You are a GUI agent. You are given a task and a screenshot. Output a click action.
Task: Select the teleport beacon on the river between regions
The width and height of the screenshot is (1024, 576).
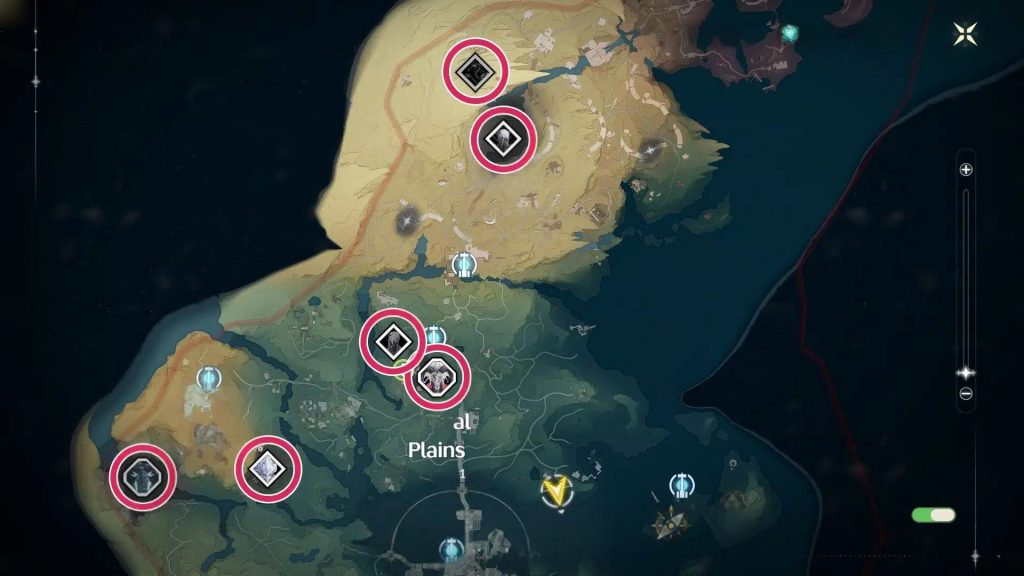coord(464,265)
